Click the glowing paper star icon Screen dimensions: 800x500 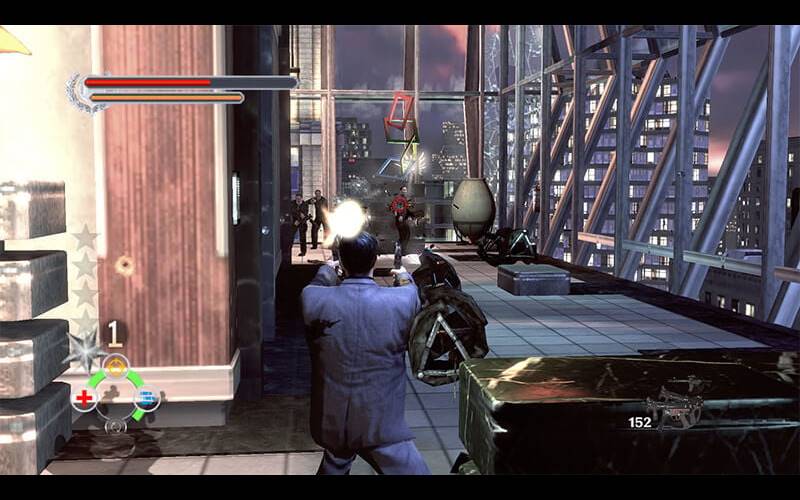click(84, 350)
